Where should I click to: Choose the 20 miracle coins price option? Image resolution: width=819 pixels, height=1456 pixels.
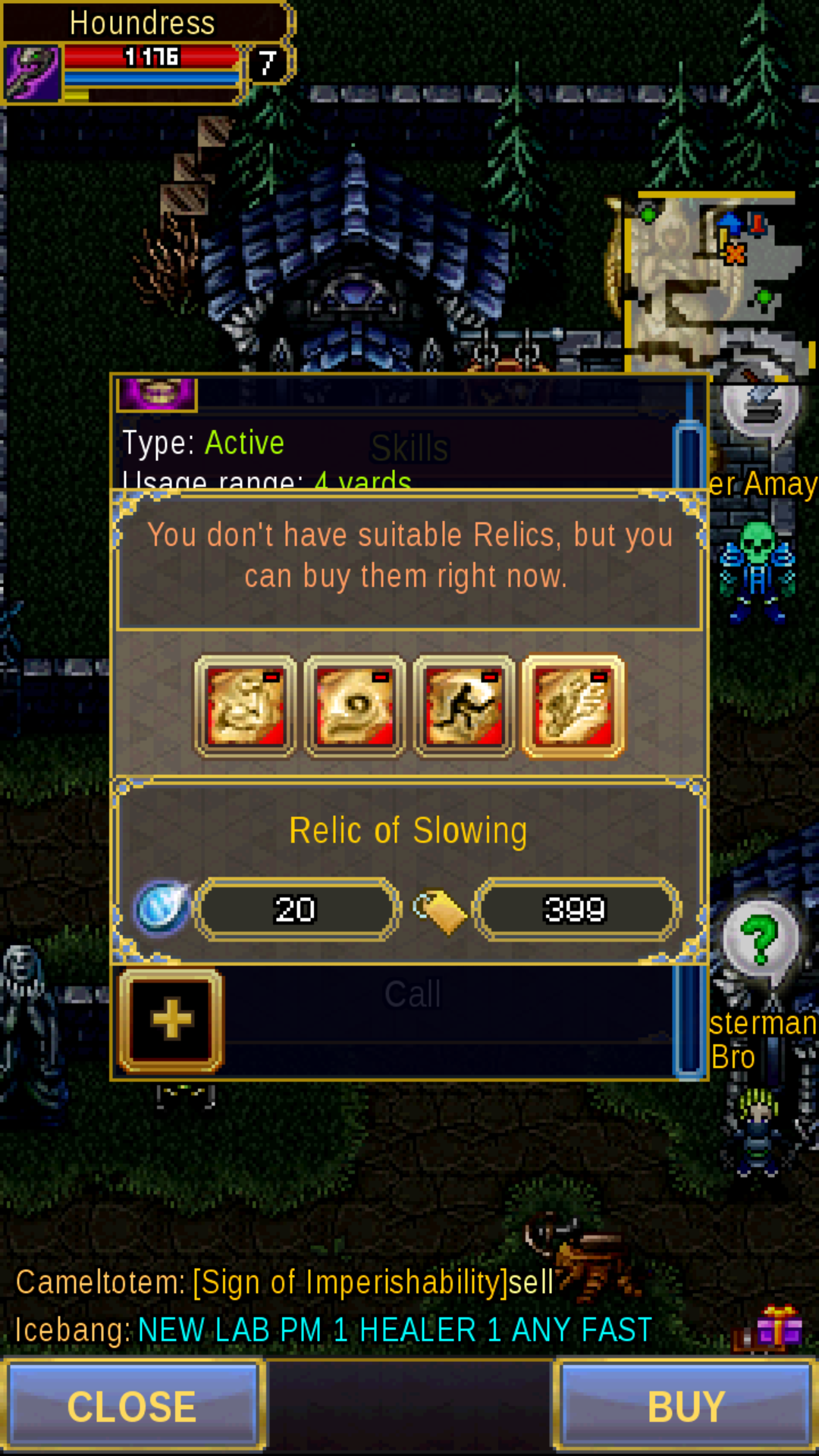296,909
